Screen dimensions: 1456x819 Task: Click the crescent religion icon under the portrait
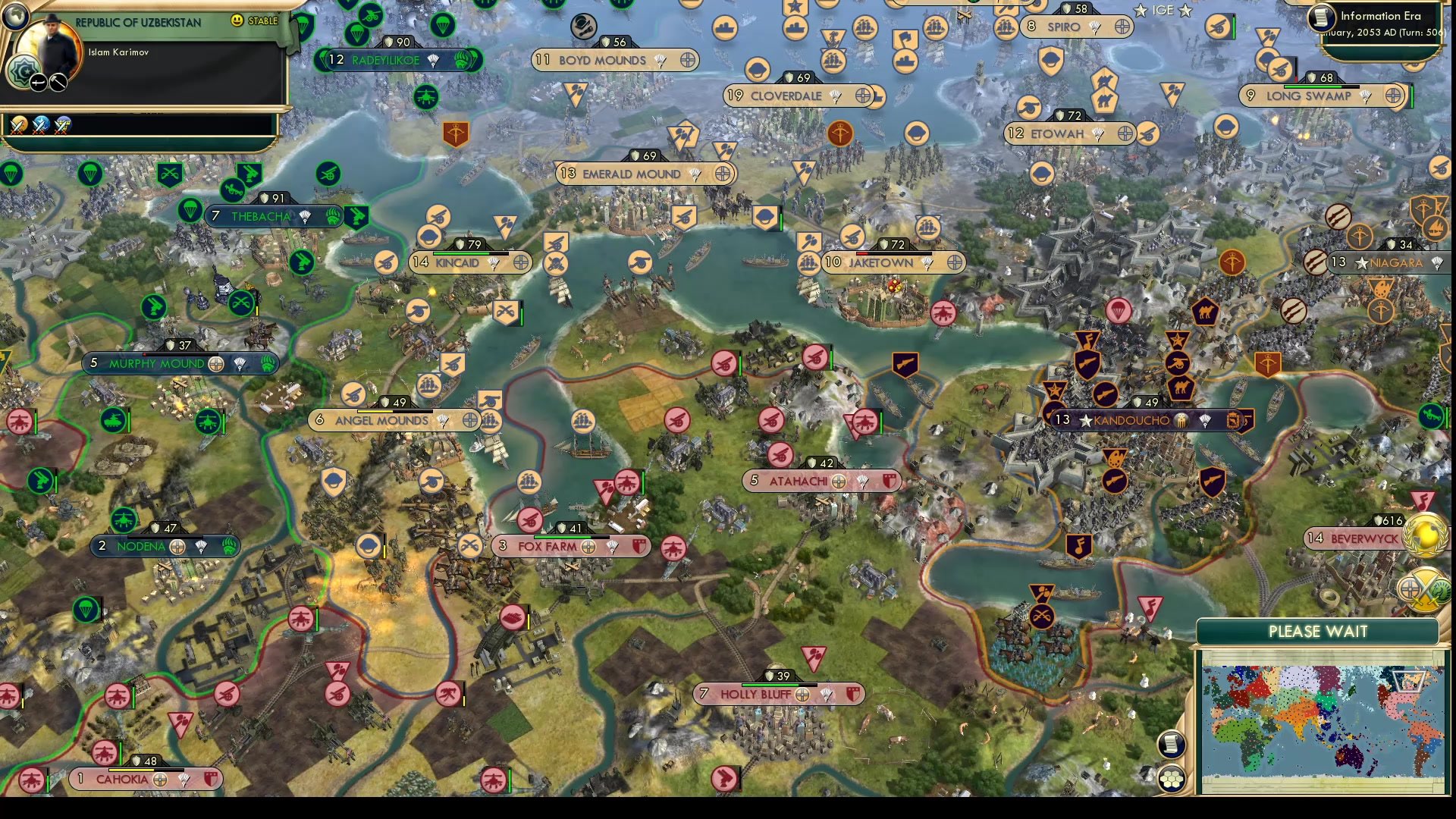tap(24, 70)
